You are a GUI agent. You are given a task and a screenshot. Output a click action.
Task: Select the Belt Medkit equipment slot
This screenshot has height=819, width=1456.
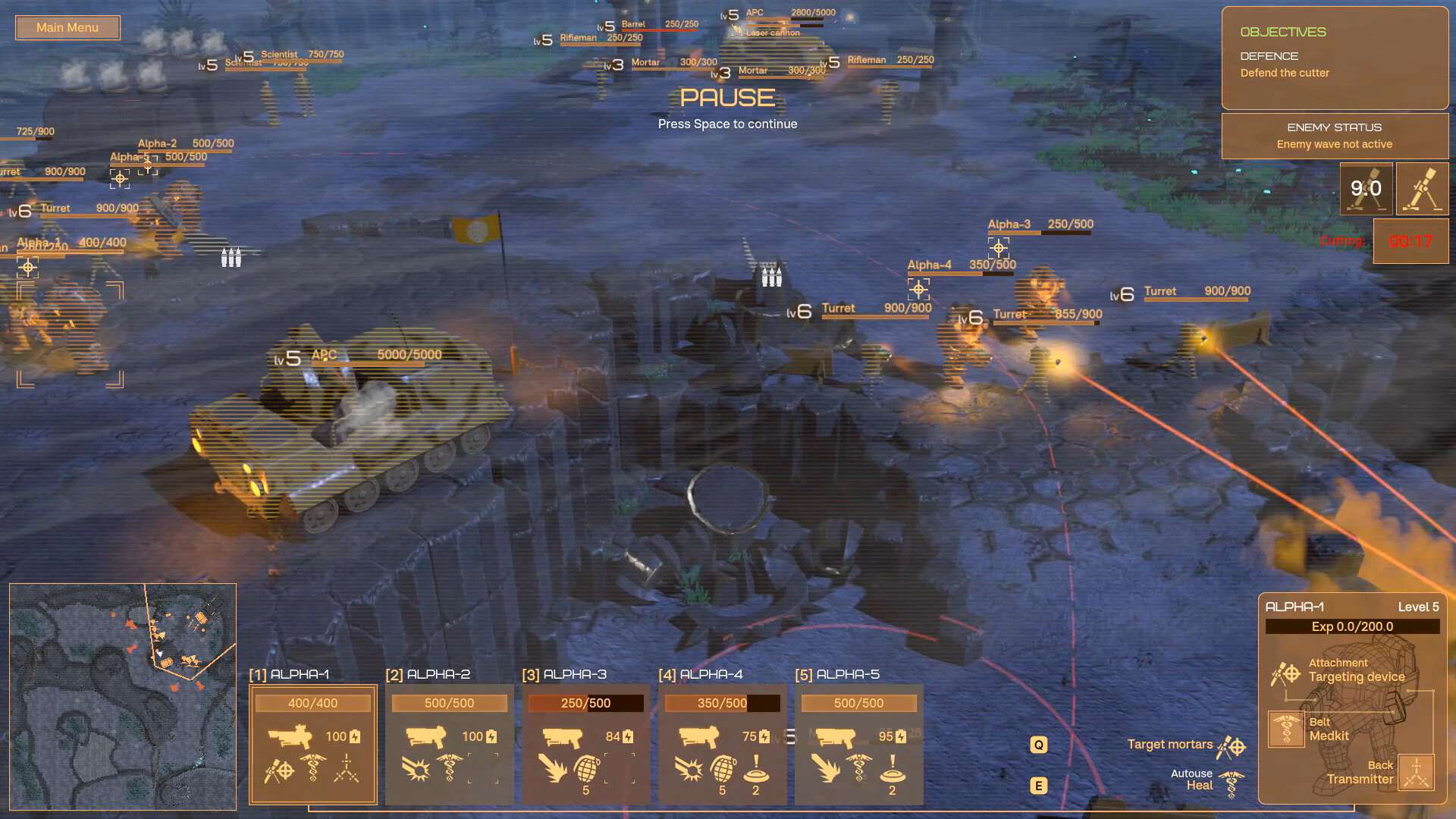pos(1286,730)
